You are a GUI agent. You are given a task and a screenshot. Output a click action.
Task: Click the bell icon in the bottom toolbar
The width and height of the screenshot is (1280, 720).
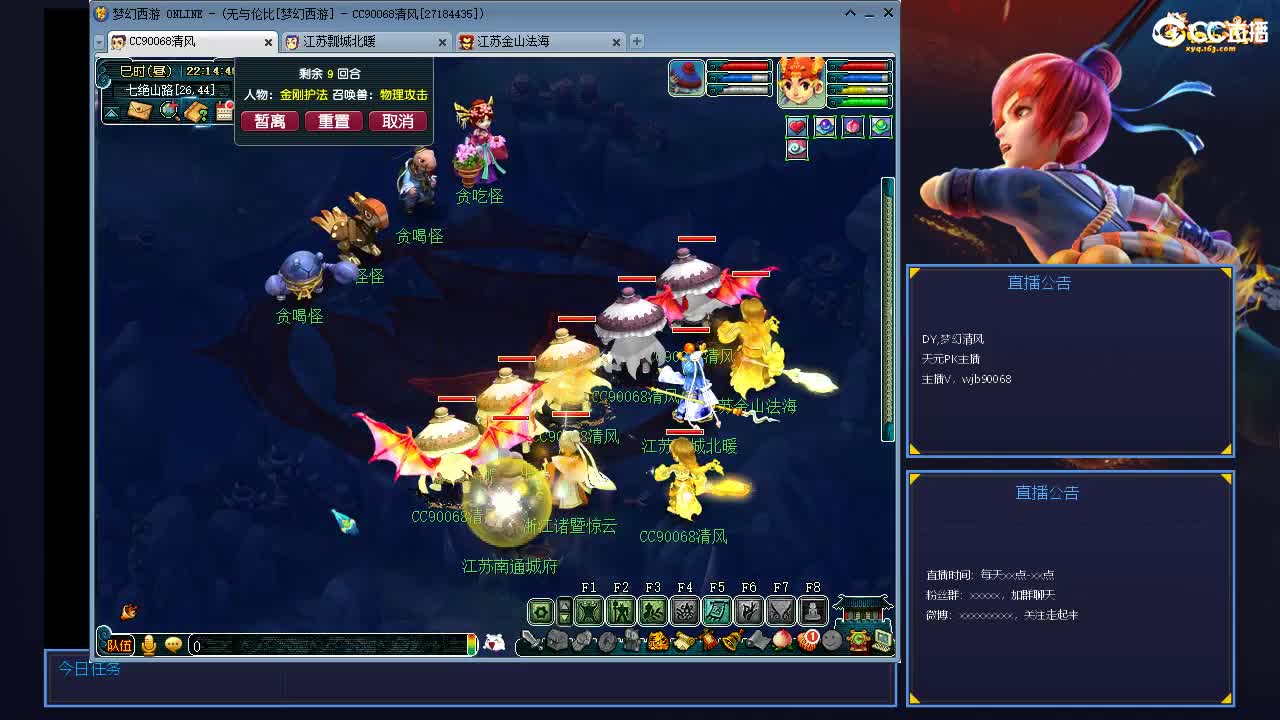coord(730,639)
